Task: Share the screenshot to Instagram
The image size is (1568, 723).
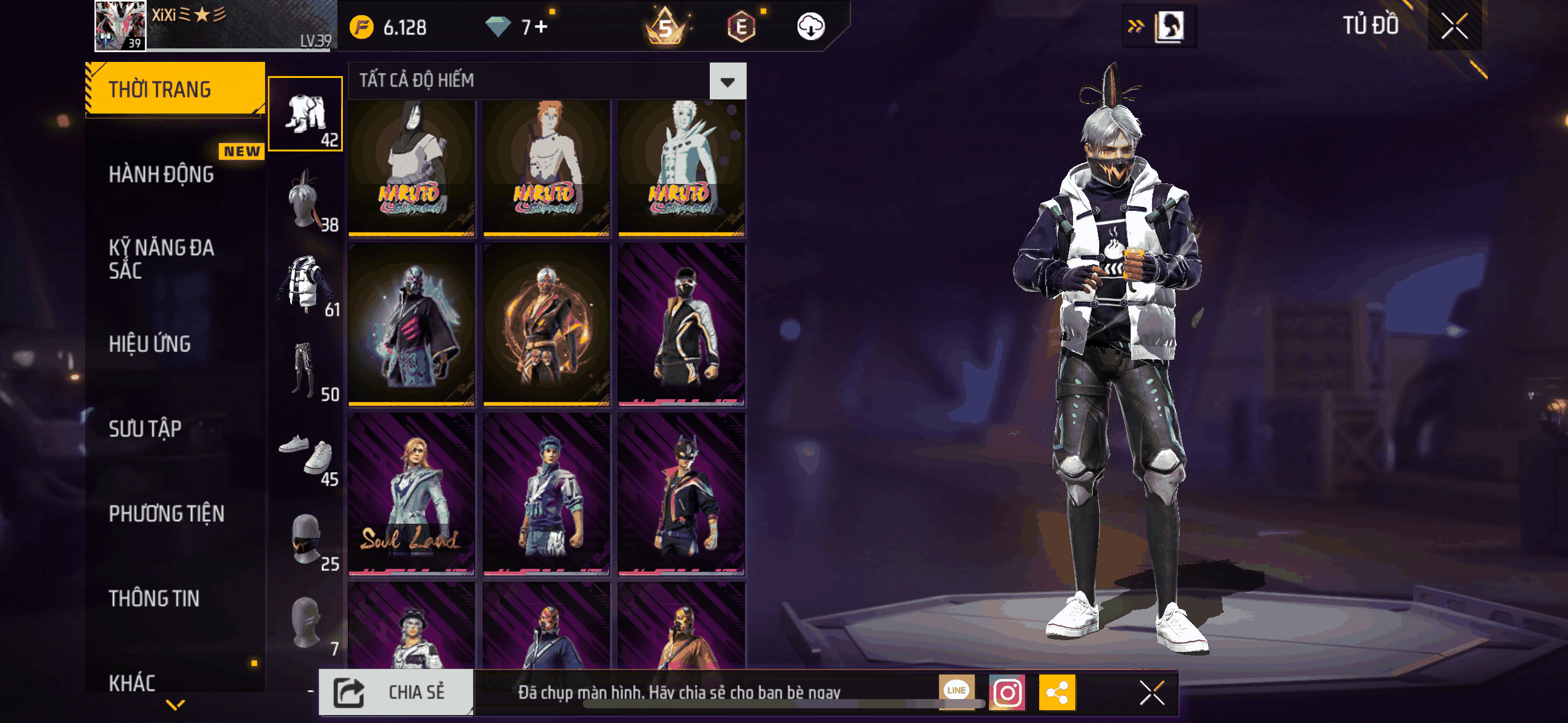Action: pos(1007,692)
